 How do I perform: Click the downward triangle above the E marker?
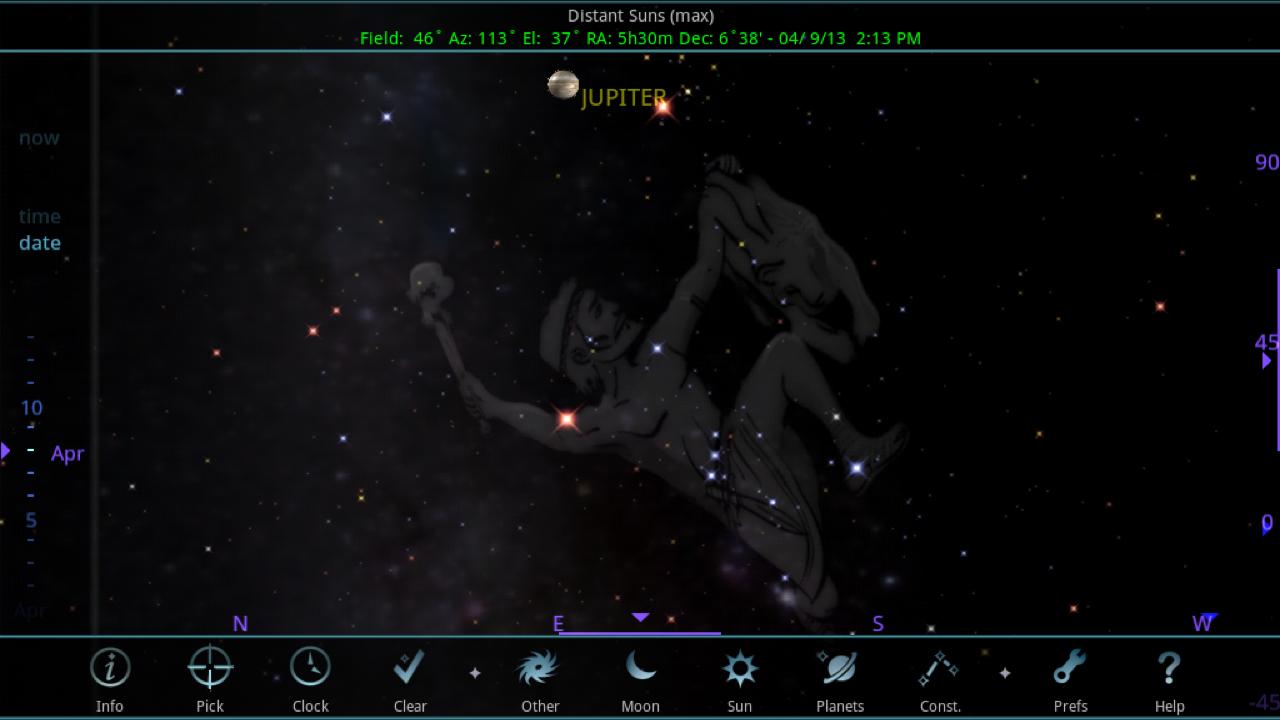(640, 618)
